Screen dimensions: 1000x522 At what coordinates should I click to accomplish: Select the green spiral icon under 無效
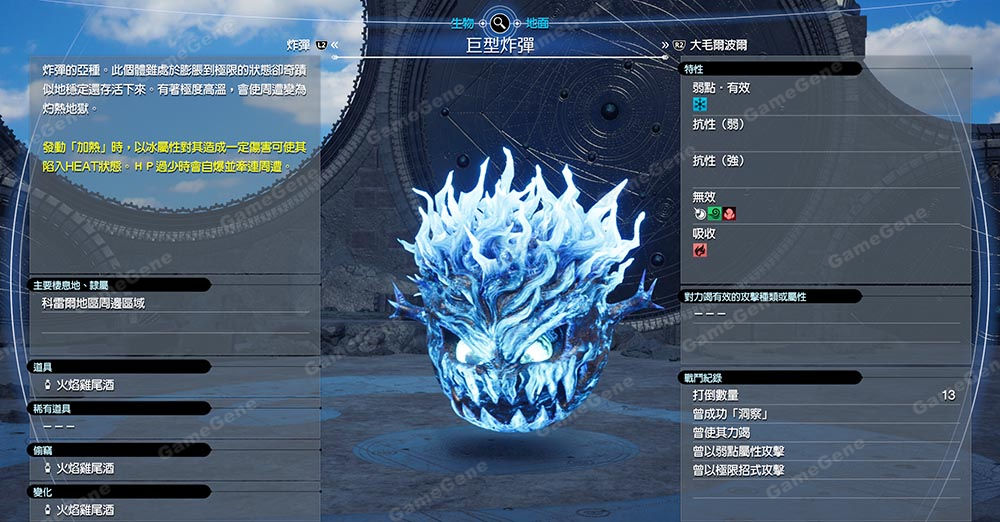click(714, 213)
